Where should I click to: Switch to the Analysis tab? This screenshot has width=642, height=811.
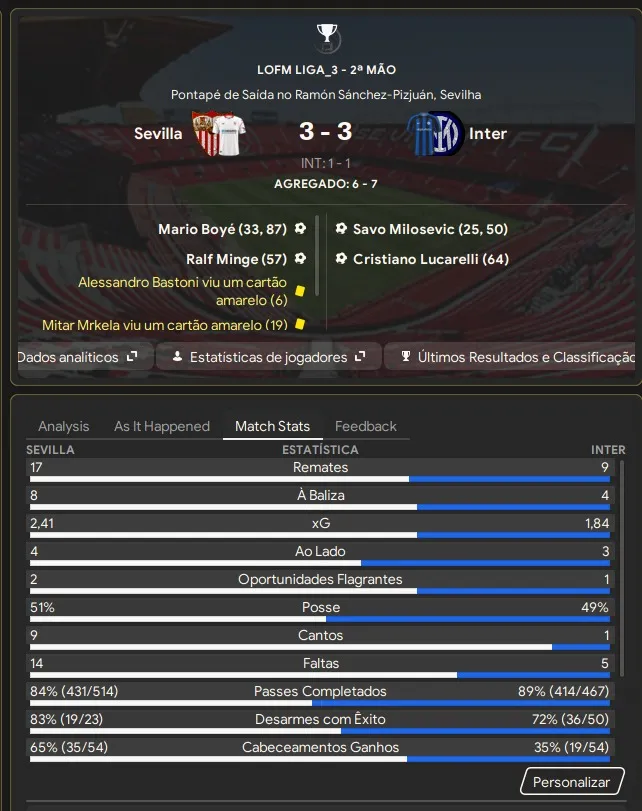click(64, 426)
